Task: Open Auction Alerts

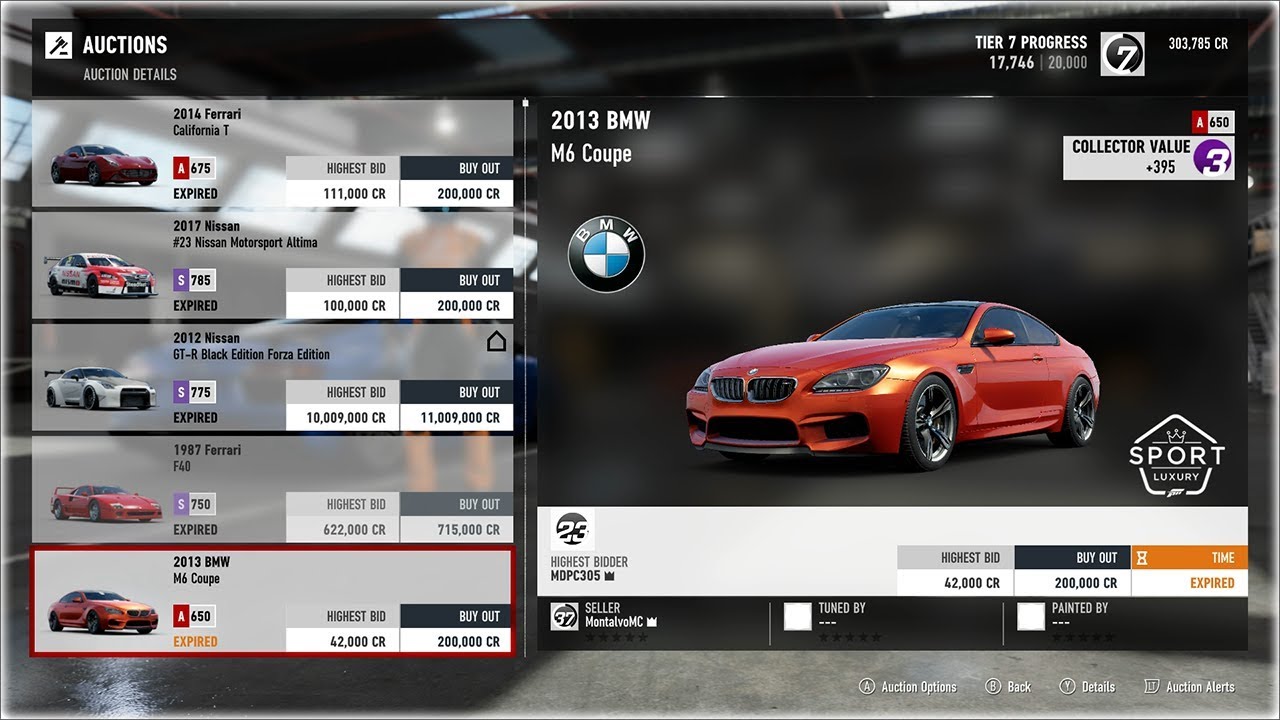Action: point(1189,687)
